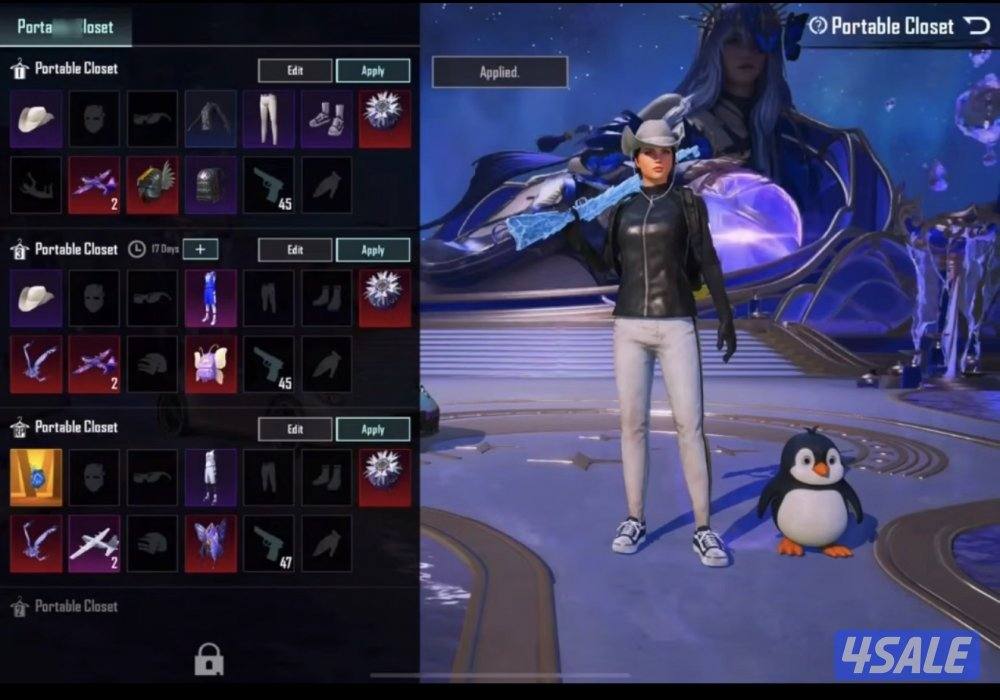The width and height of the screenshot is (1000, 700).
Task: Select the white pants slot
Action: [269, 119]
